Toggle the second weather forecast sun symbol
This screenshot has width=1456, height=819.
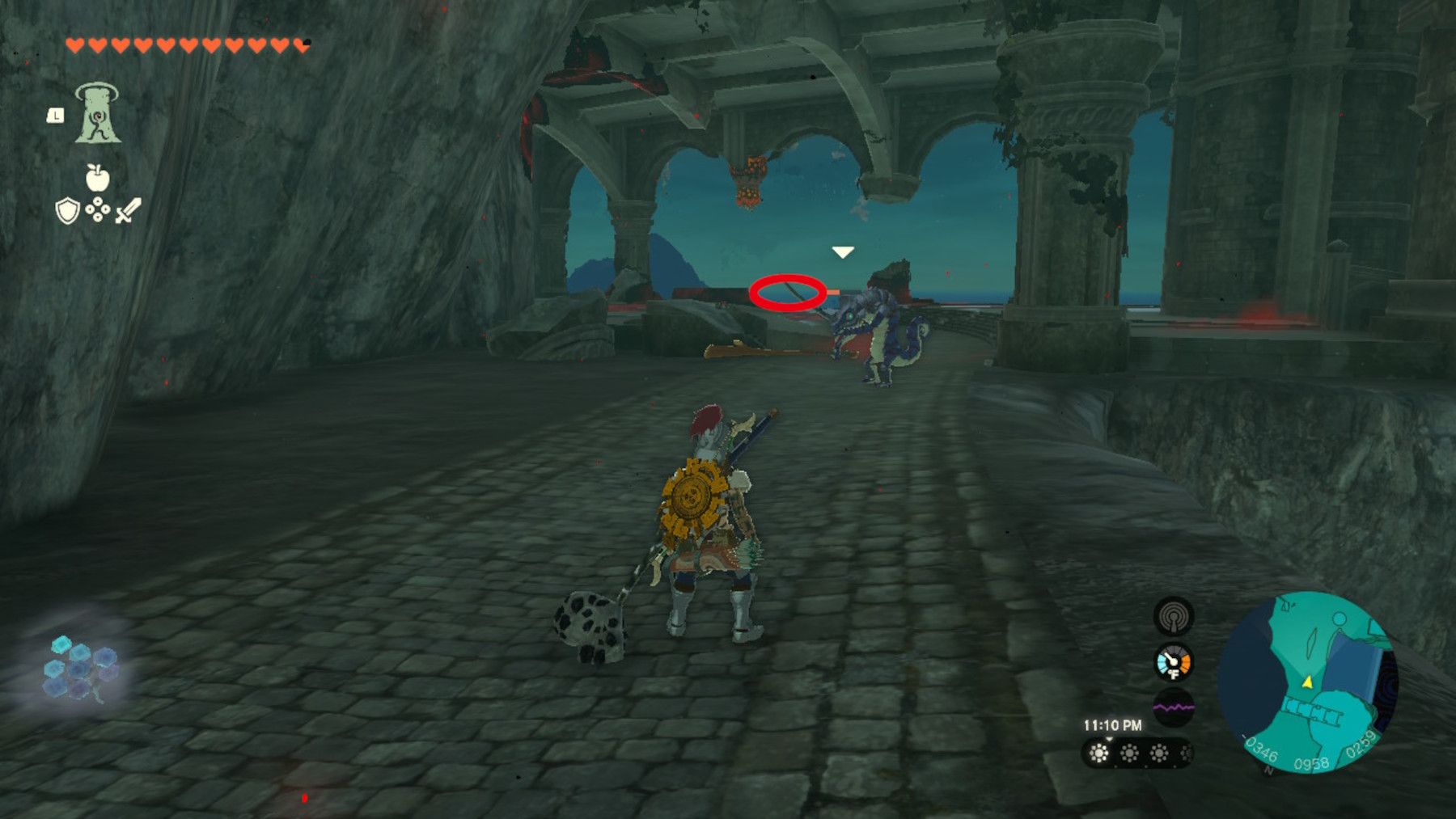point(1129,754)
